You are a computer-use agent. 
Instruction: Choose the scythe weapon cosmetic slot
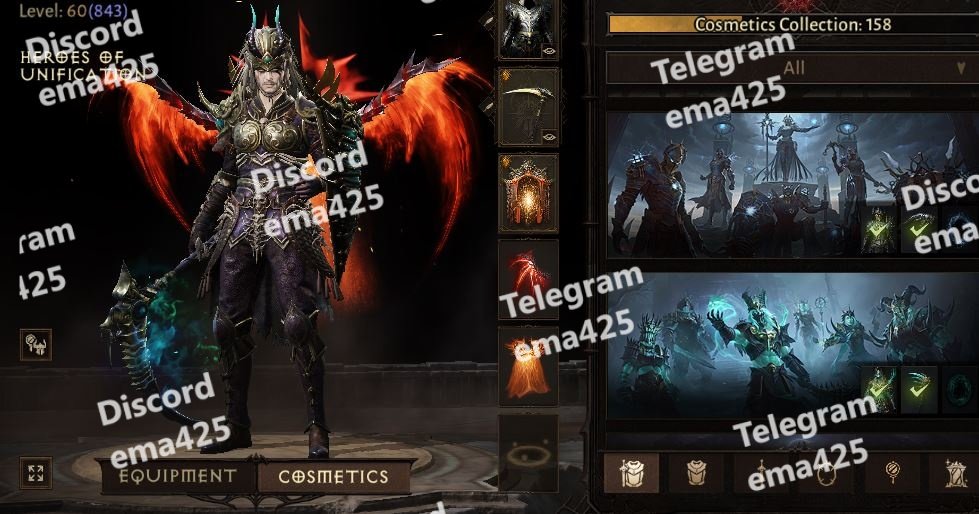[528, 107]
